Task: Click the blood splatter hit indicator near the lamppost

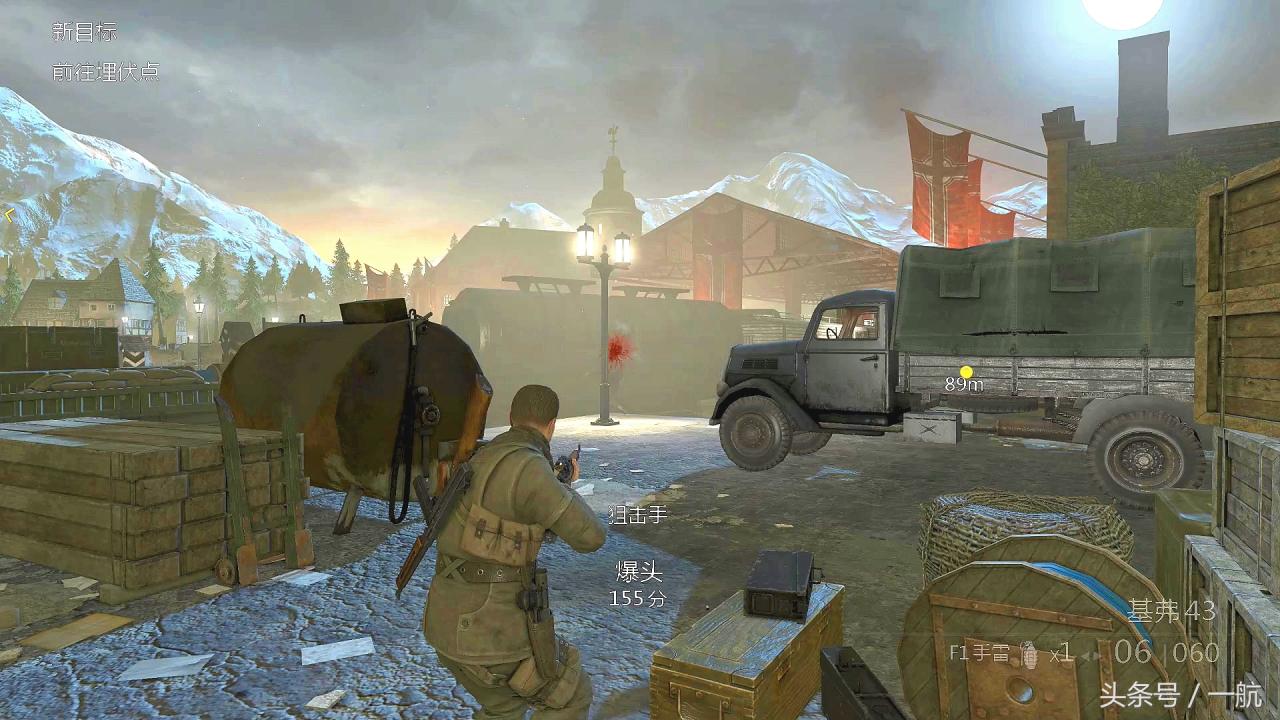Action: [x=617, y=350]
